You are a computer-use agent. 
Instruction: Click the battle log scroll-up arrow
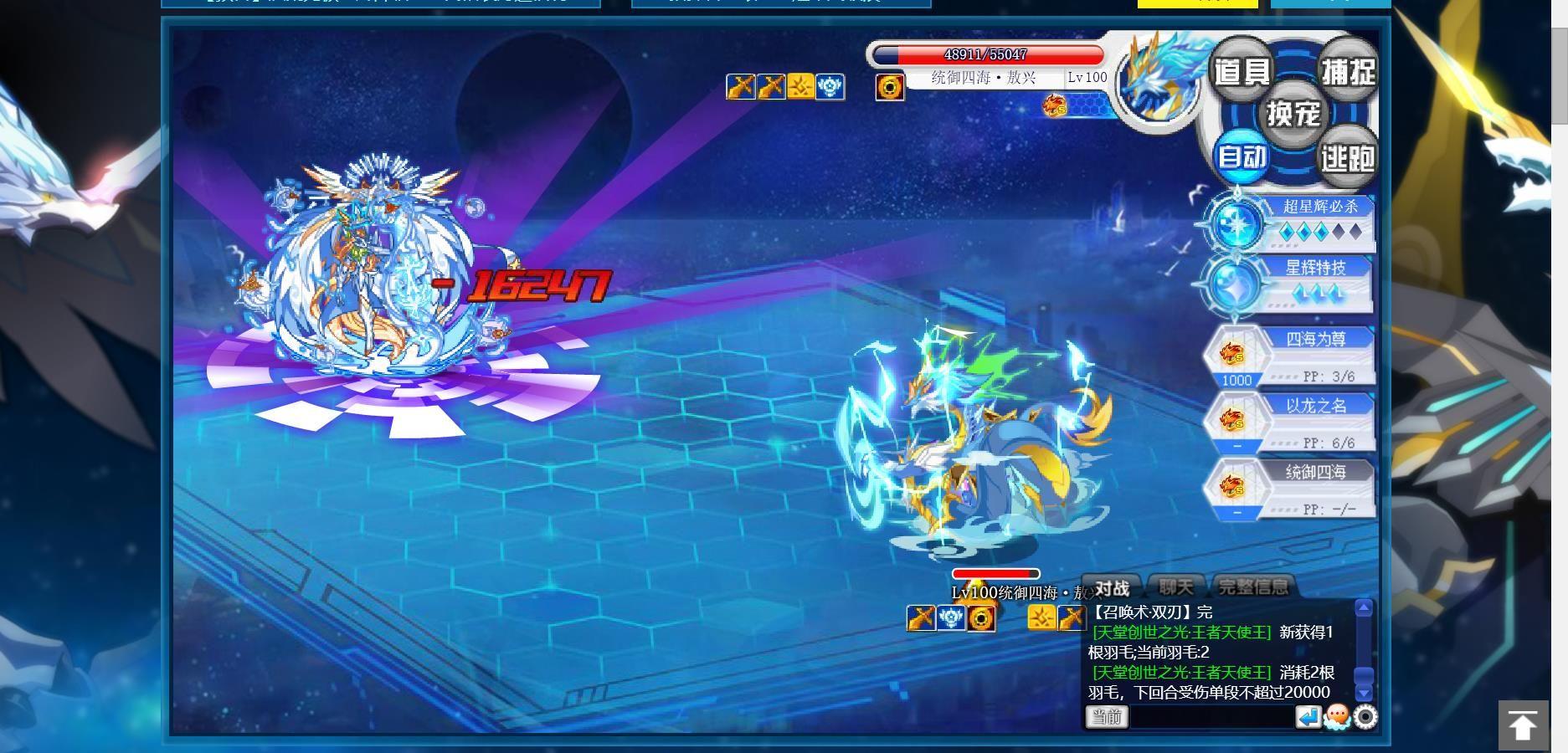click(x=1364, y=608)
